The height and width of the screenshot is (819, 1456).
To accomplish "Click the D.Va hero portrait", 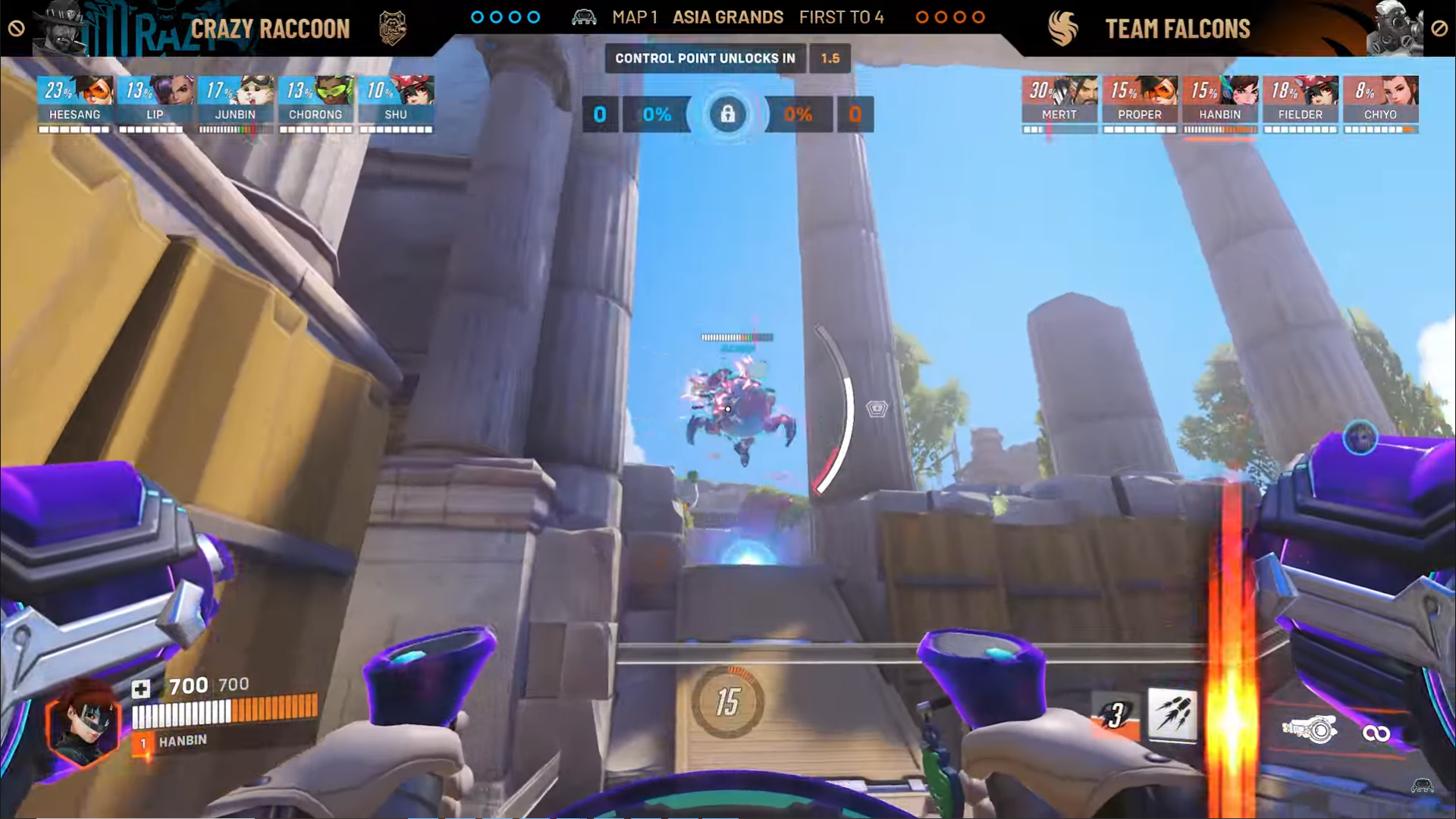I will click(83, 724).
